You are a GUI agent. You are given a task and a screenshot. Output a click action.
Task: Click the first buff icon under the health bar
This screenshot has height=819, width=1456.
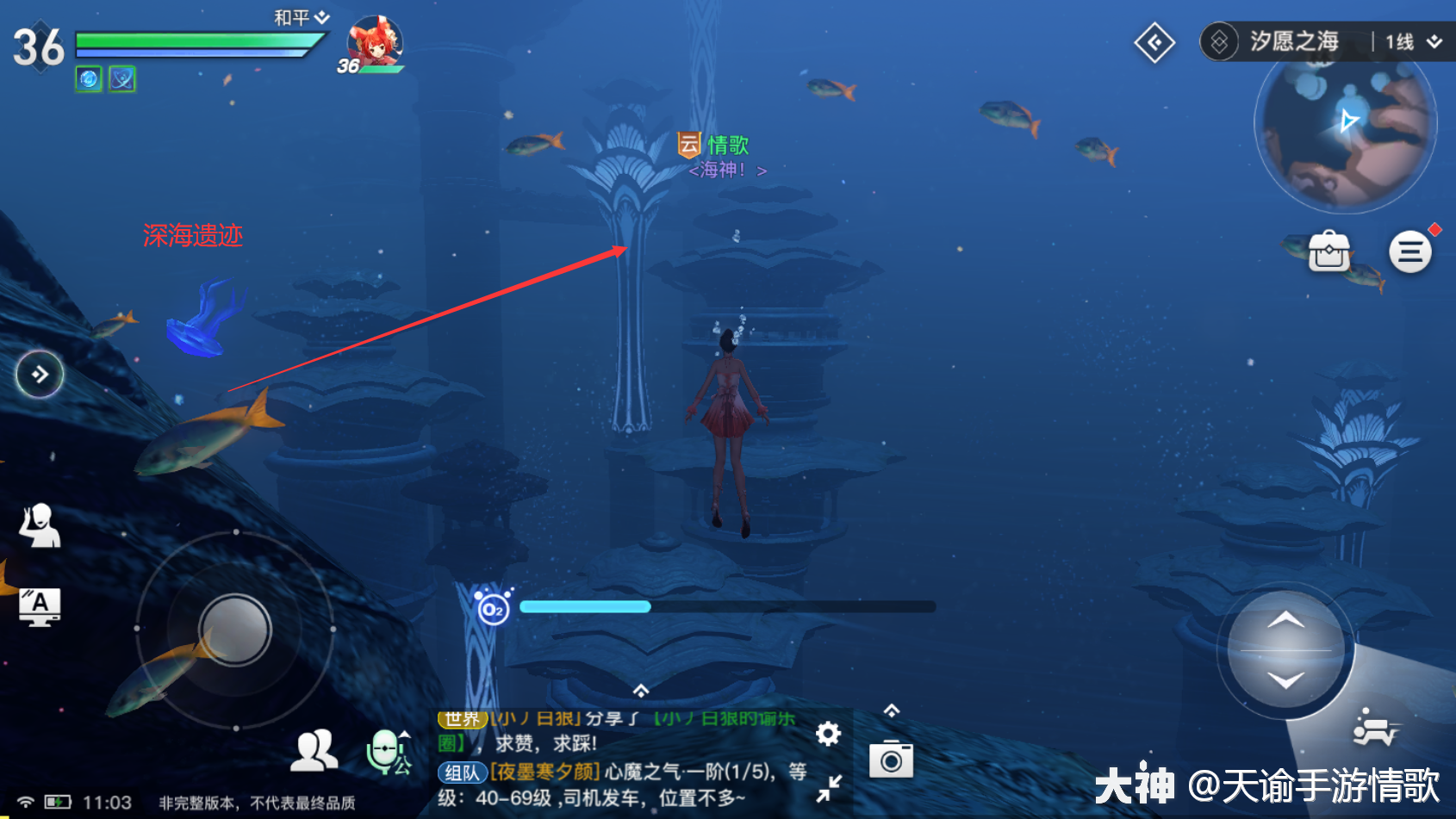pyautogui.click(x=87, y=78)
